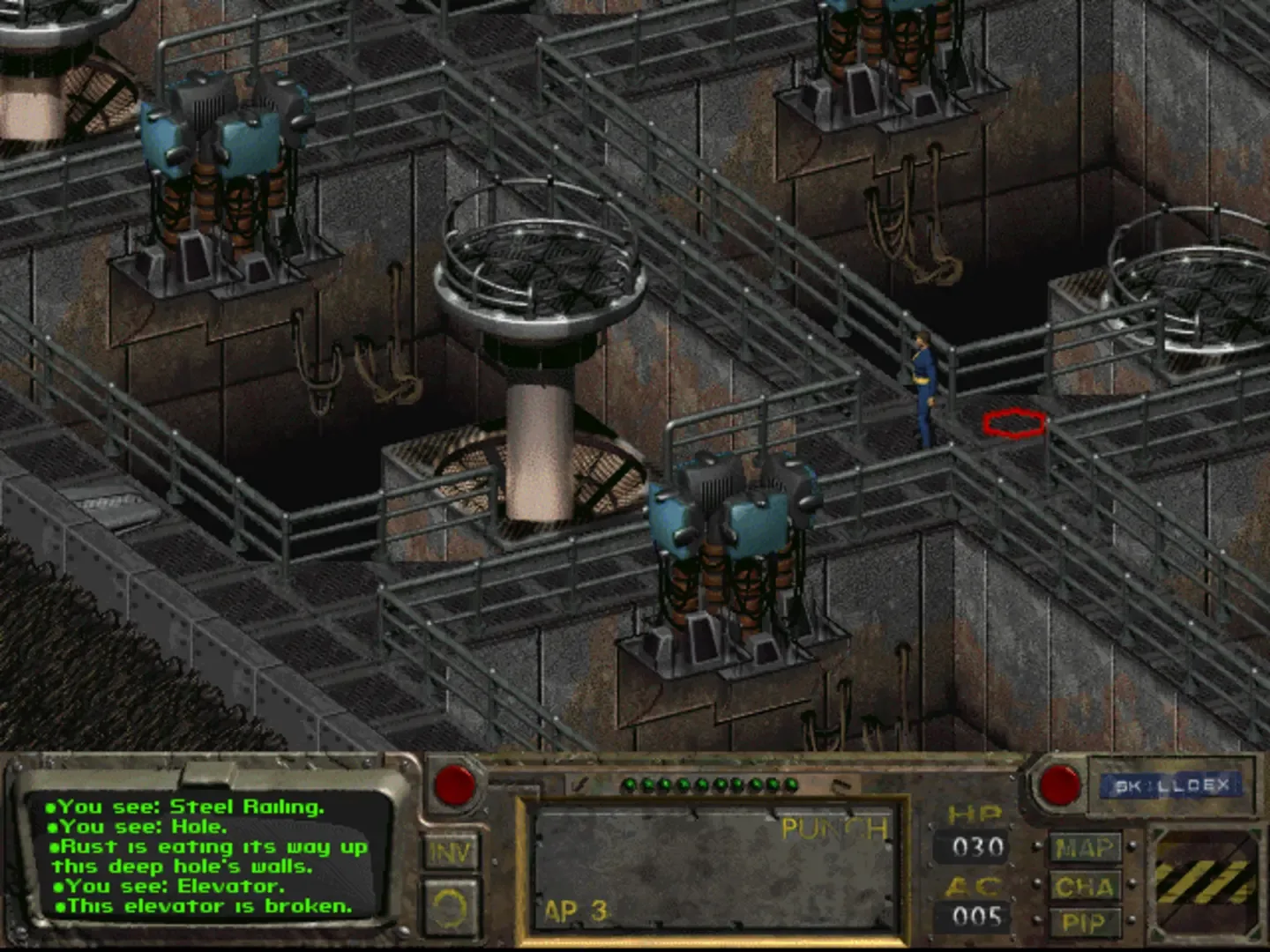Click the red button beside Skilldex

[x=1058, y=784]
